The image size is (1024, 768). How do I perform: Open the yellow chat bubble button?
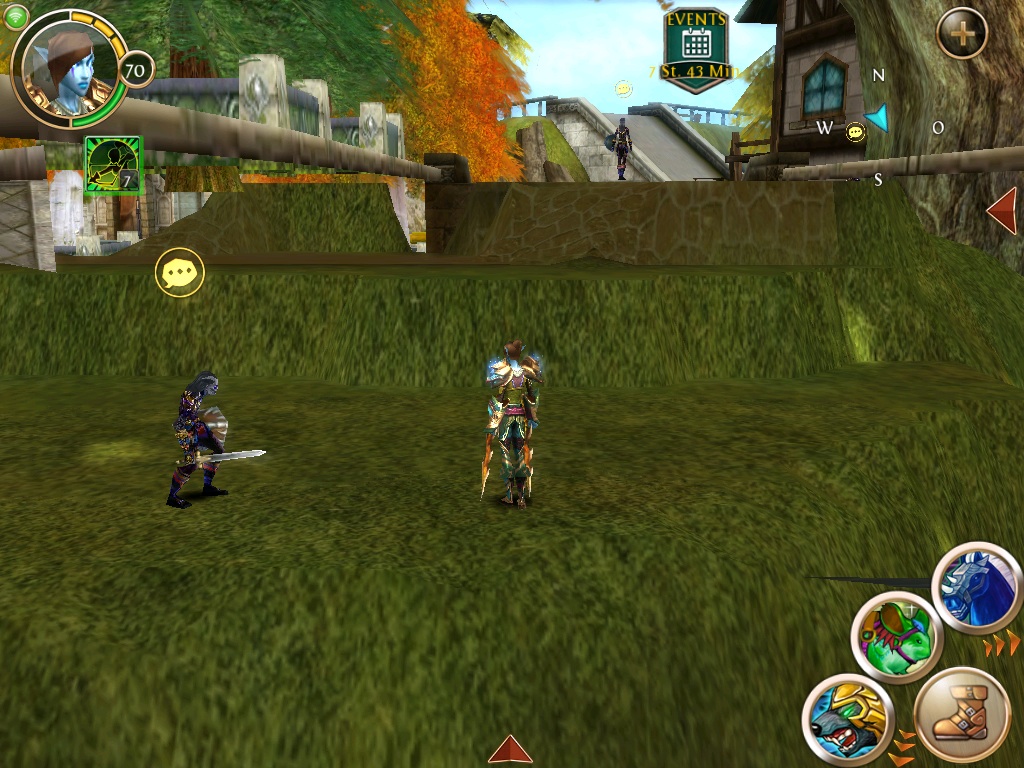point(180,272)
